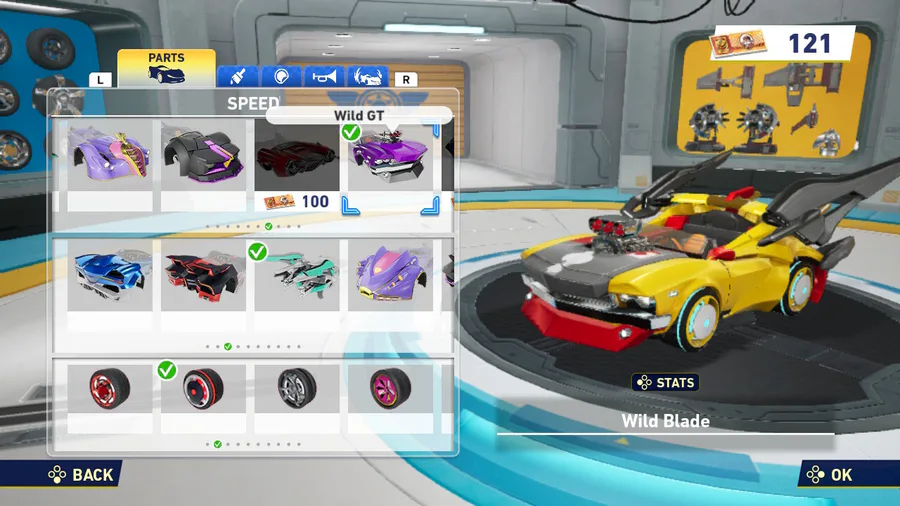Select the purple Wild GT front part
This screenshot has height=506, width=900.
(390, 158)
